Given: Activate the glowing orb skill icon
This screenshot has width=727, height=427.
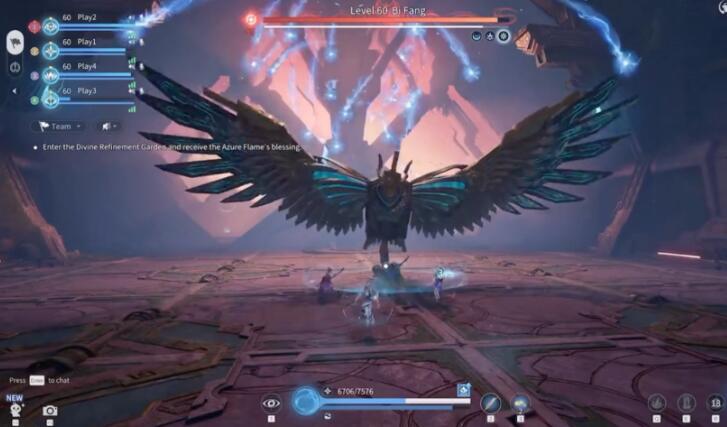Looking at the screenshot, I should point(521,403).
